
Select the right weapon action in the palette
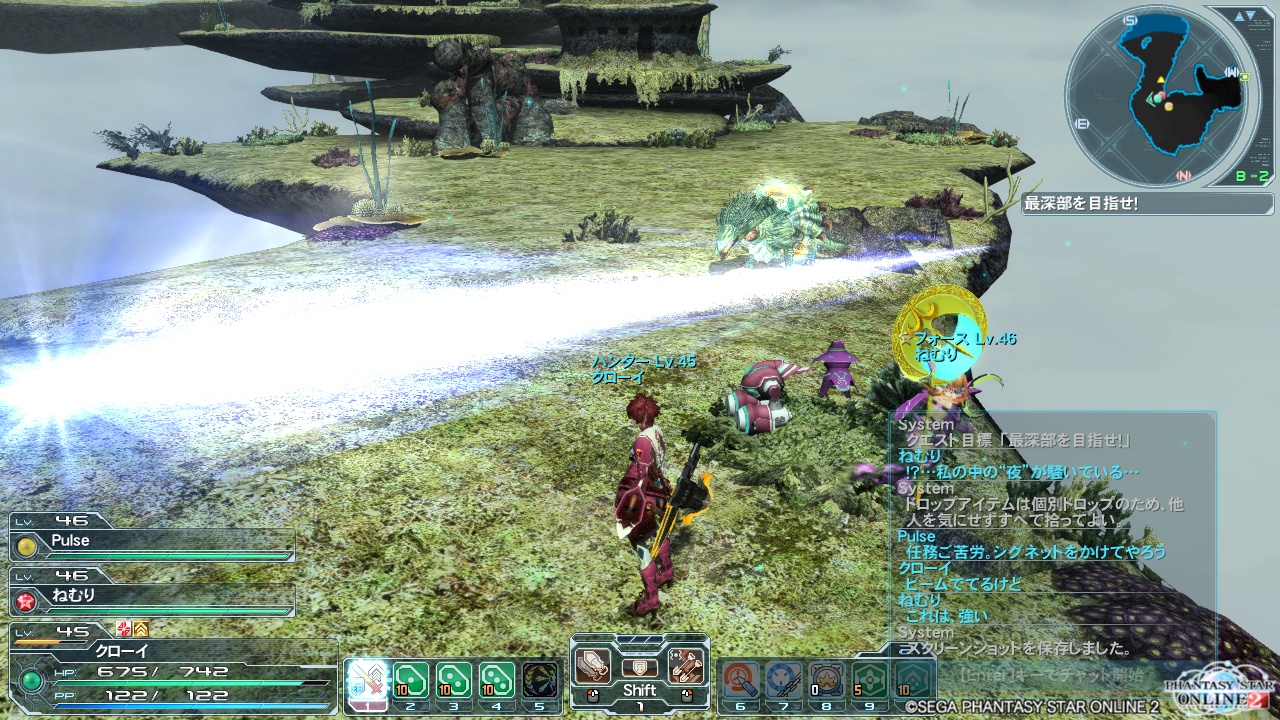(687, 666)
